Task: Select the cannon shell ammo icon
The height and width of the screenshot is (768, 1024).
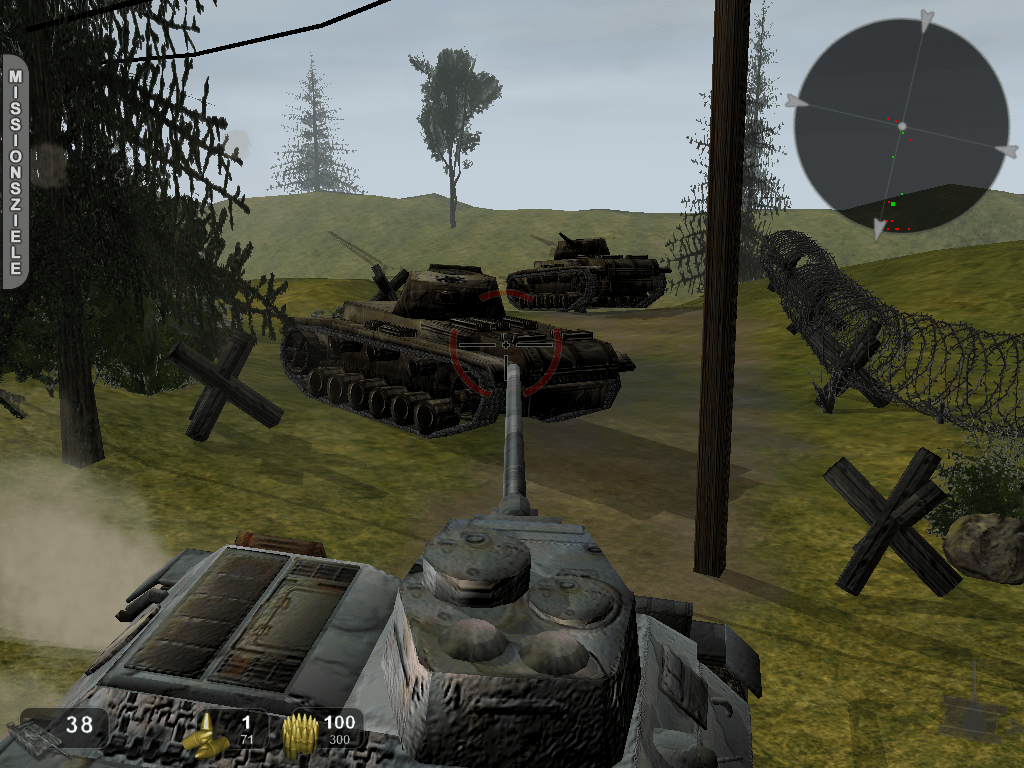Action: (203, 735)
